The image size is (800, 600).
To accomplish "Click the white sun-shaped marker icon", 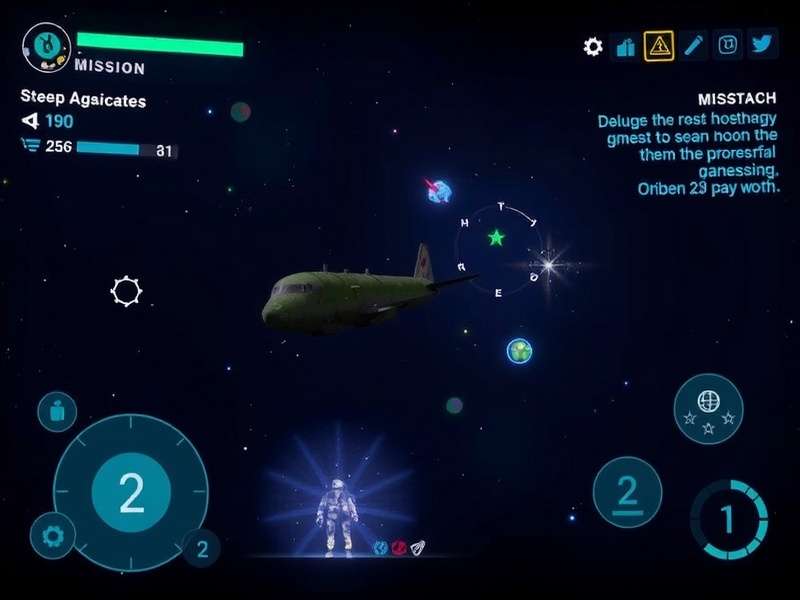I will [126, 291].
